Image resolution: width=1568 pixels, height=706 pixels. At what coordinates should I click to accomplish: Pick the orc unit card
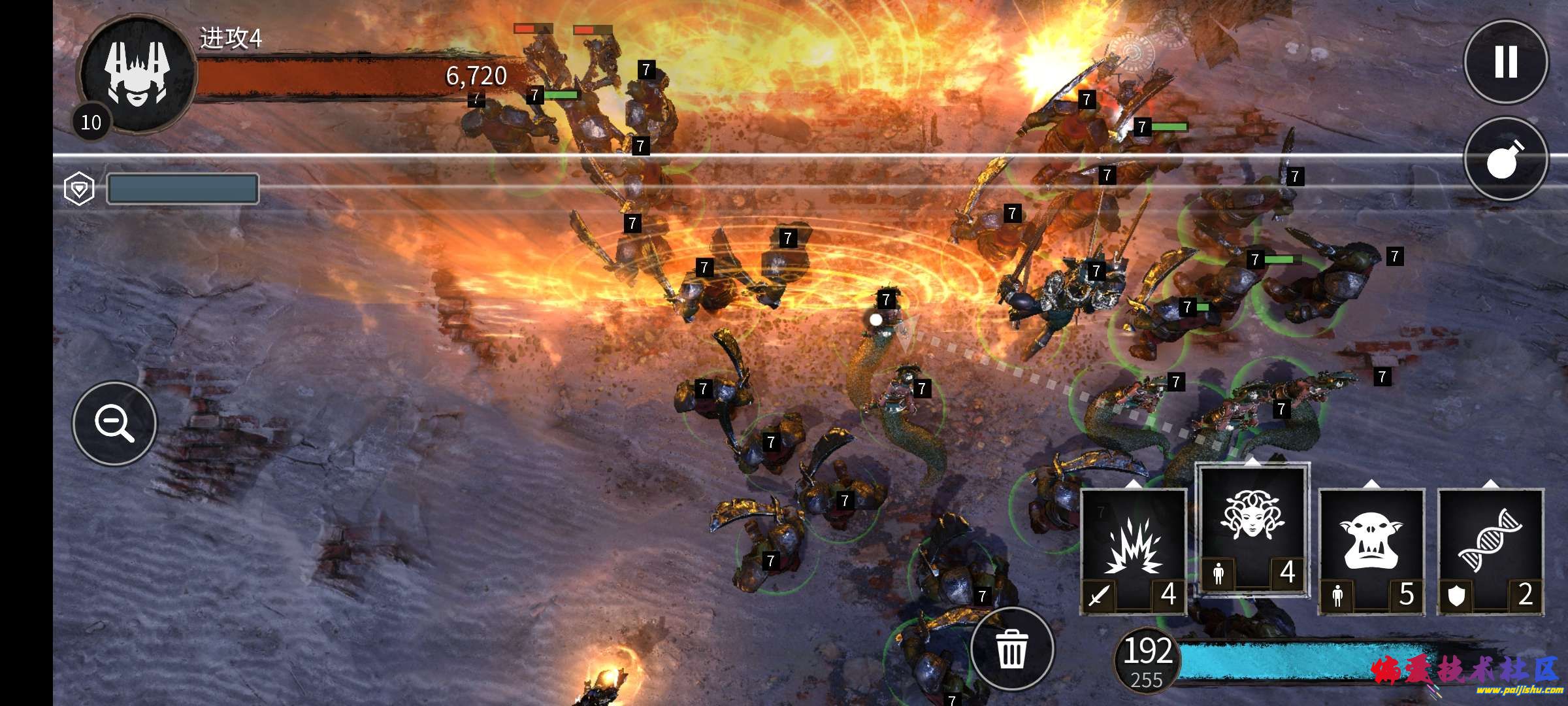1371,550
